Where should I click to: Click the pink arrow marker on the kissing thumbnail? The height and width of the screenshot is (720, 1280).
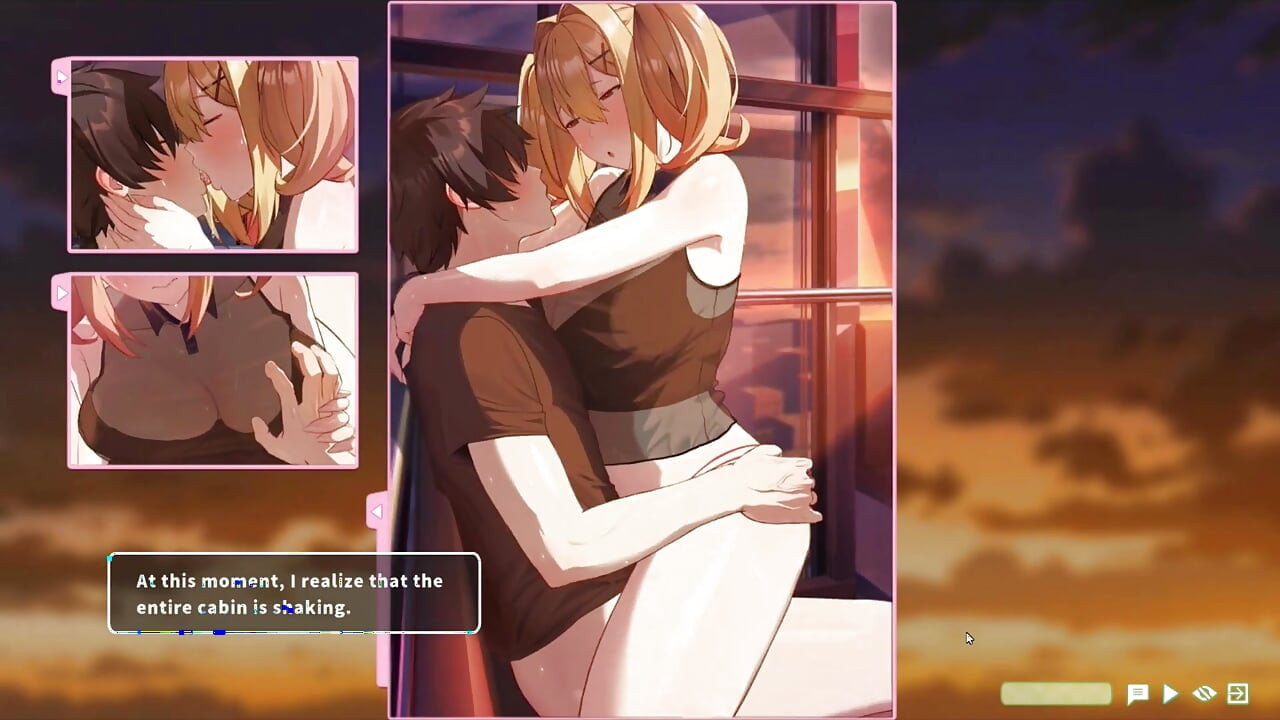click(62, 76)
